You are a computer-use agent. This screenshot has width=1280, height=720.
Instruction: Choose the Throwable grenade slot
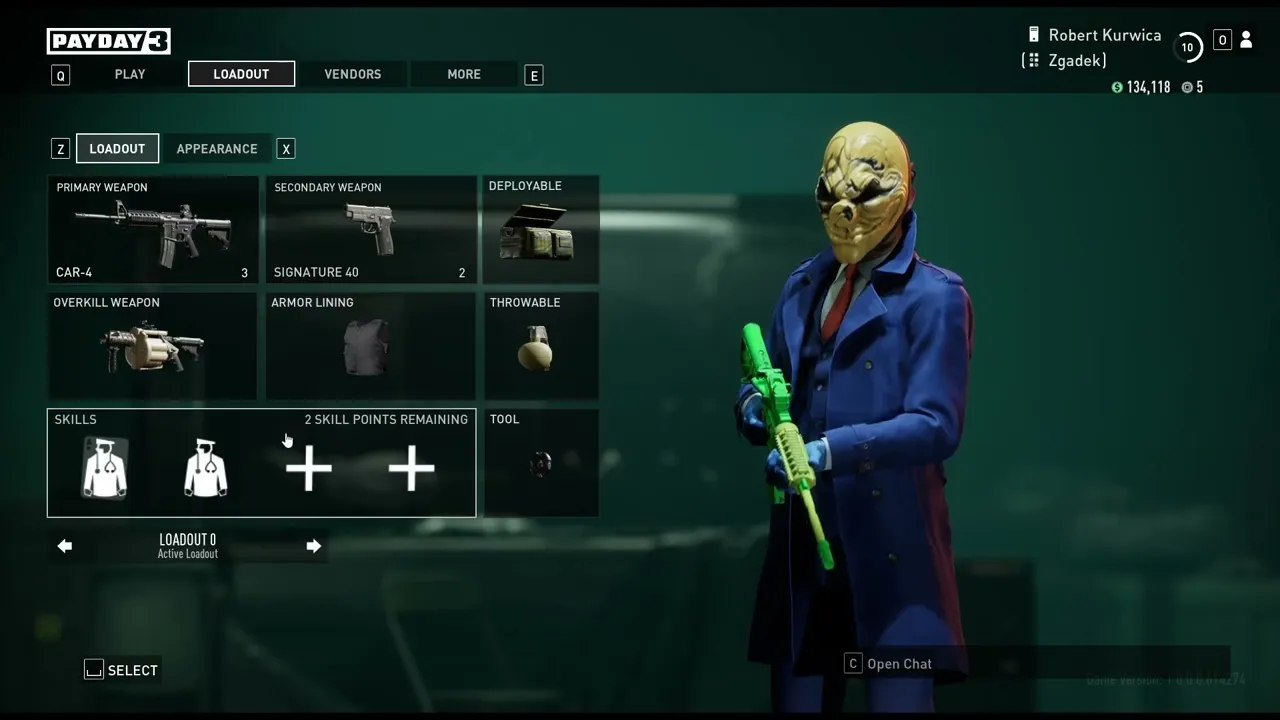(x=541, y=346)
